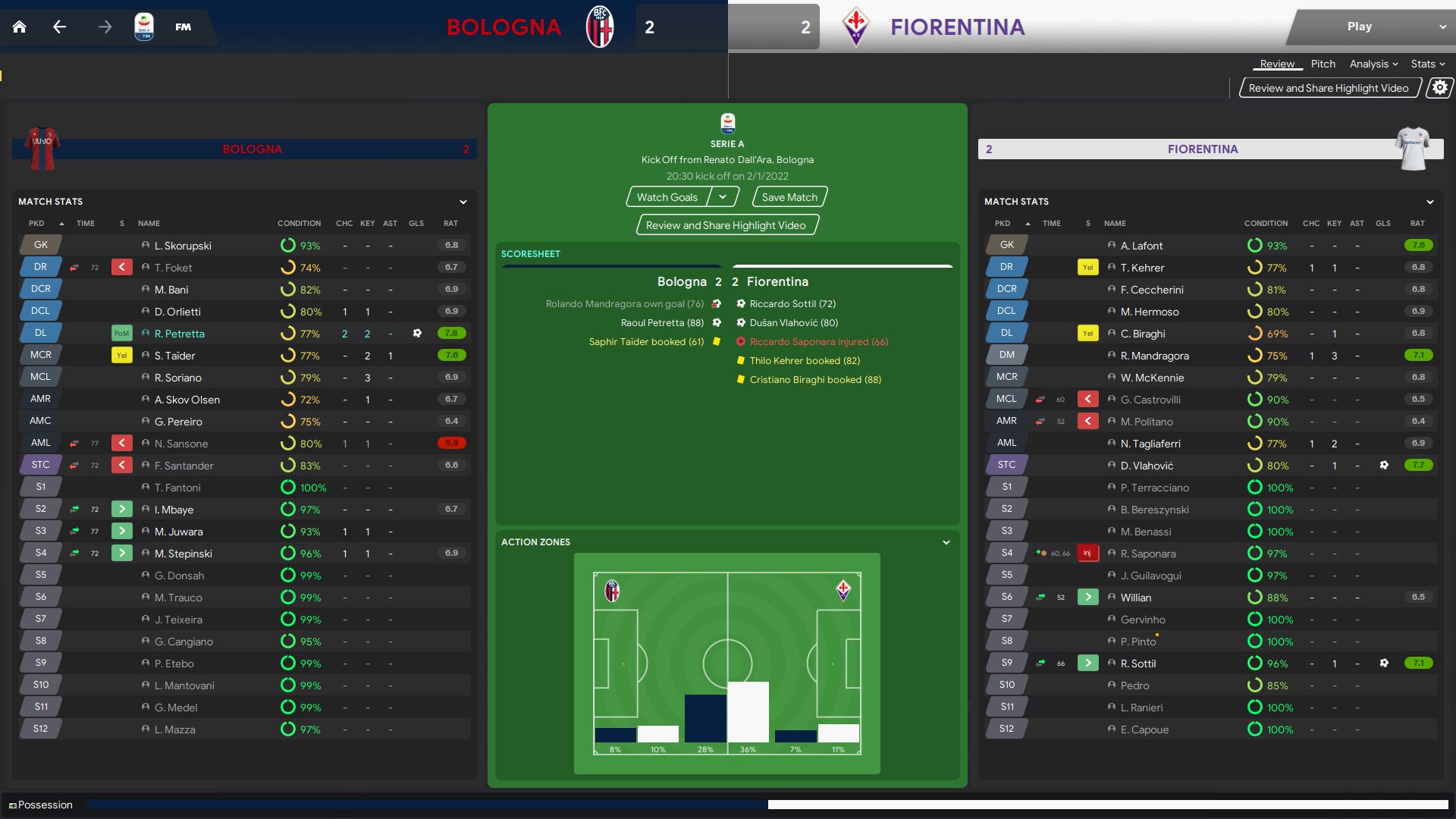Viewport: 1456px width, 819px height.
Task: Open the Serie A competition logo
Action: click(143, 27)
